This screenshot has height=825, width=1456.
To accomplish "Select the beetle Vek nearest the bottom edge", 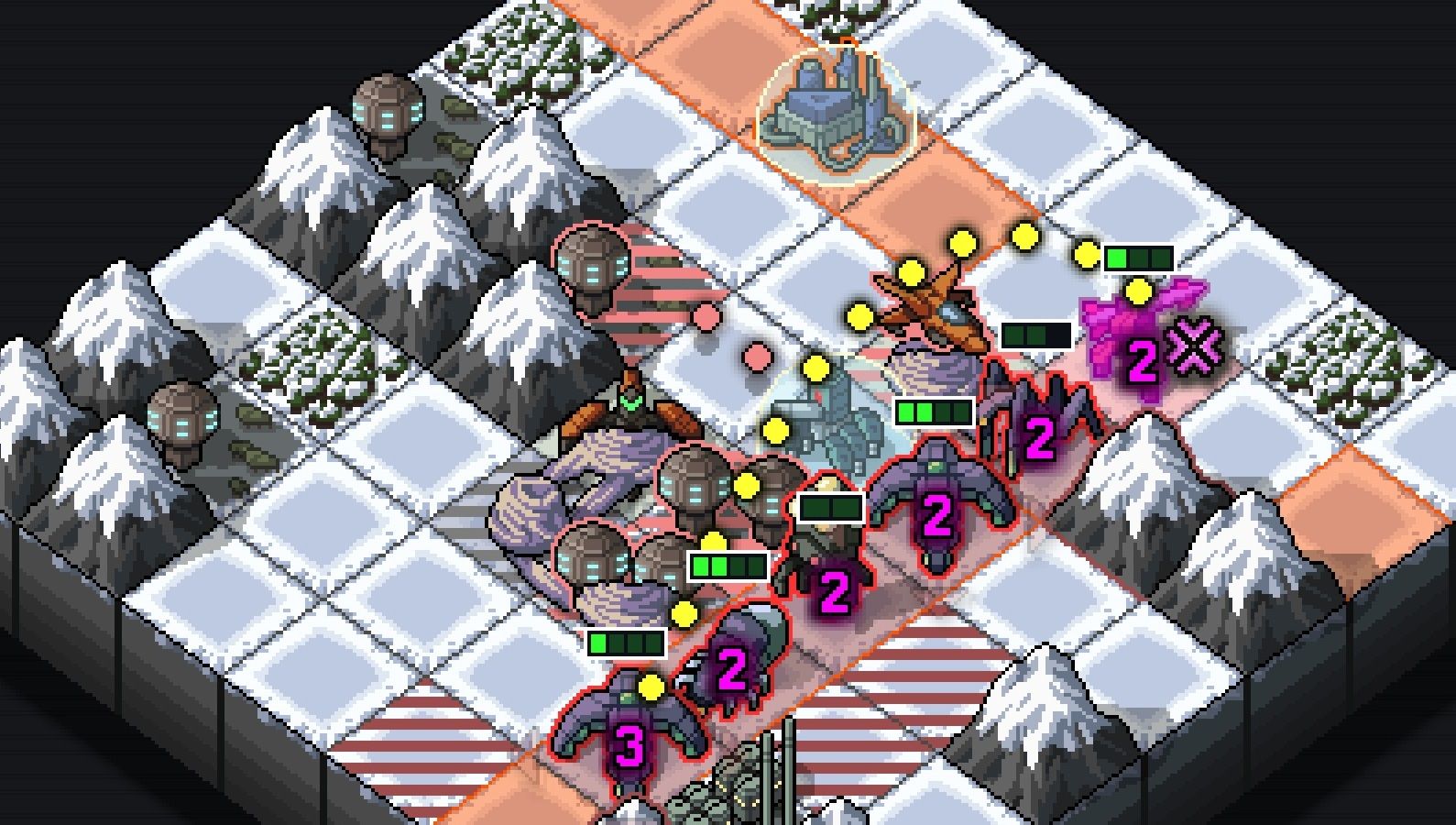I will click(x=733, y=669).
